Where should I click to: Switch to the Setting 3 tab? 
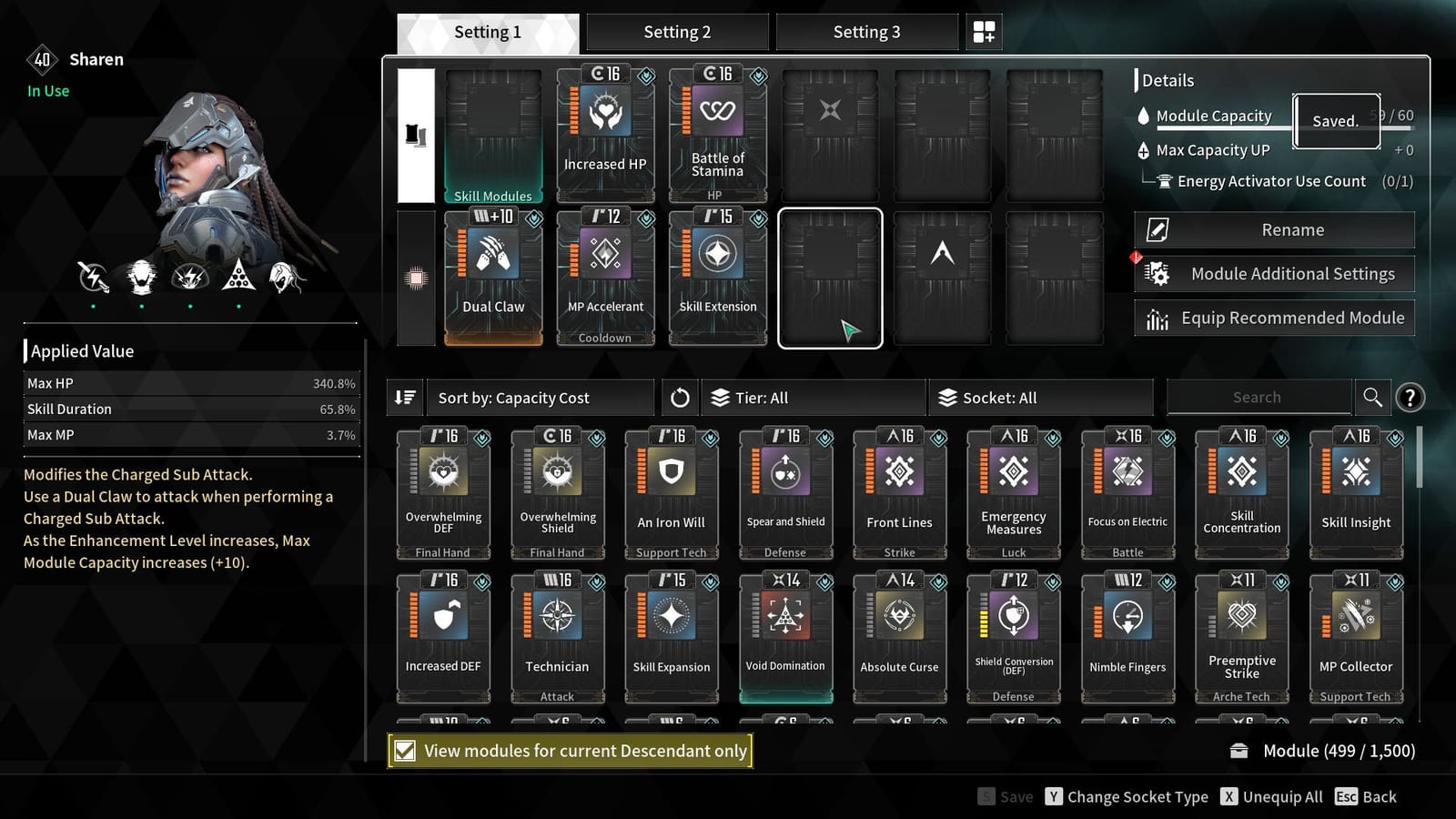[x=865, y=31]
